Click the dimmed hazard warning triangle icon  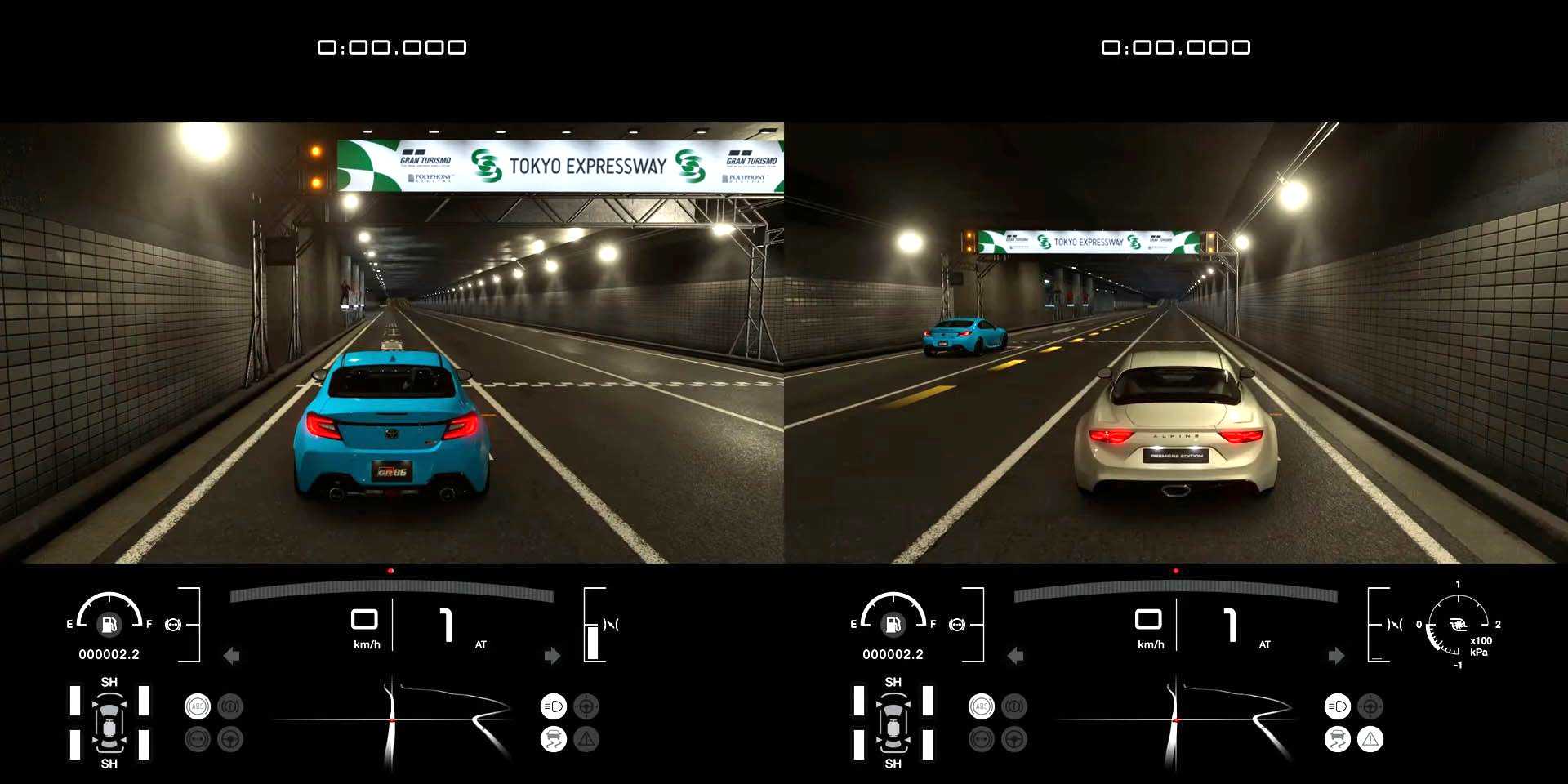586,739
